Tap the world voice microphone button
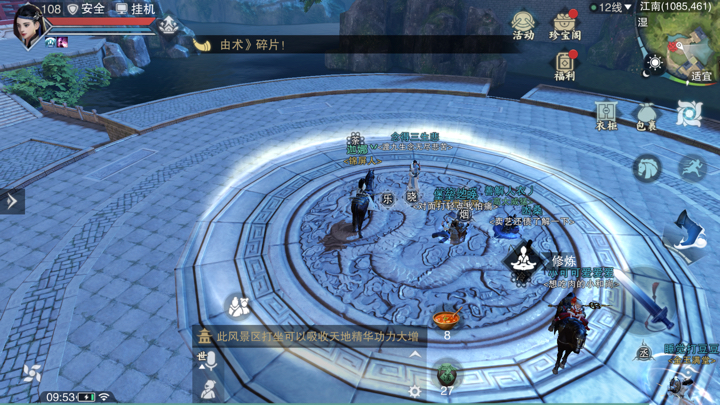The height and width of the screenshot is (405, 720). tap(208, 360)
